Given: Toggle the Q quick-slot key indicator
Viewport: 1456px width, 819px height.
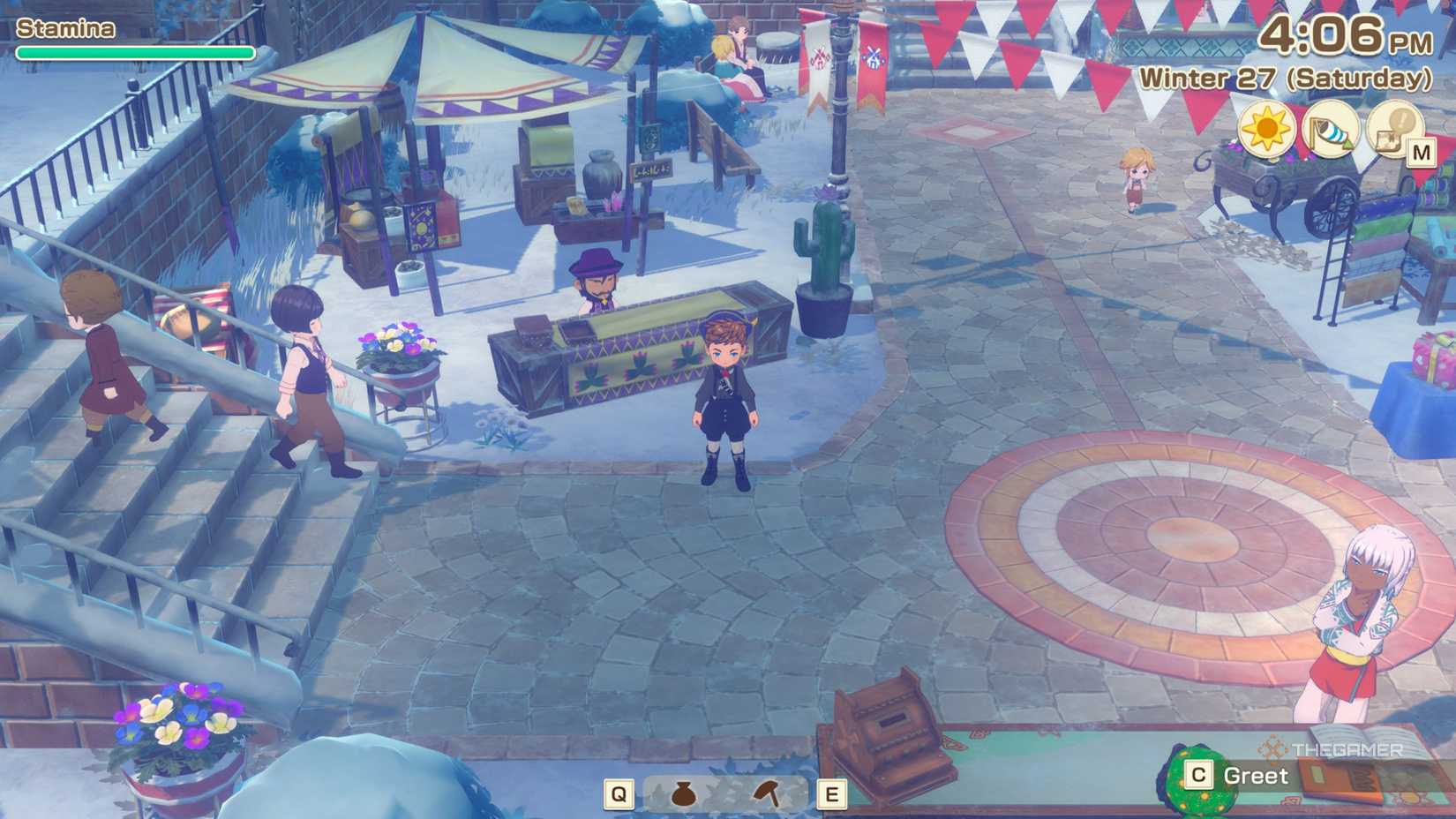Looking at the screenshot, I should pos(620,793).
